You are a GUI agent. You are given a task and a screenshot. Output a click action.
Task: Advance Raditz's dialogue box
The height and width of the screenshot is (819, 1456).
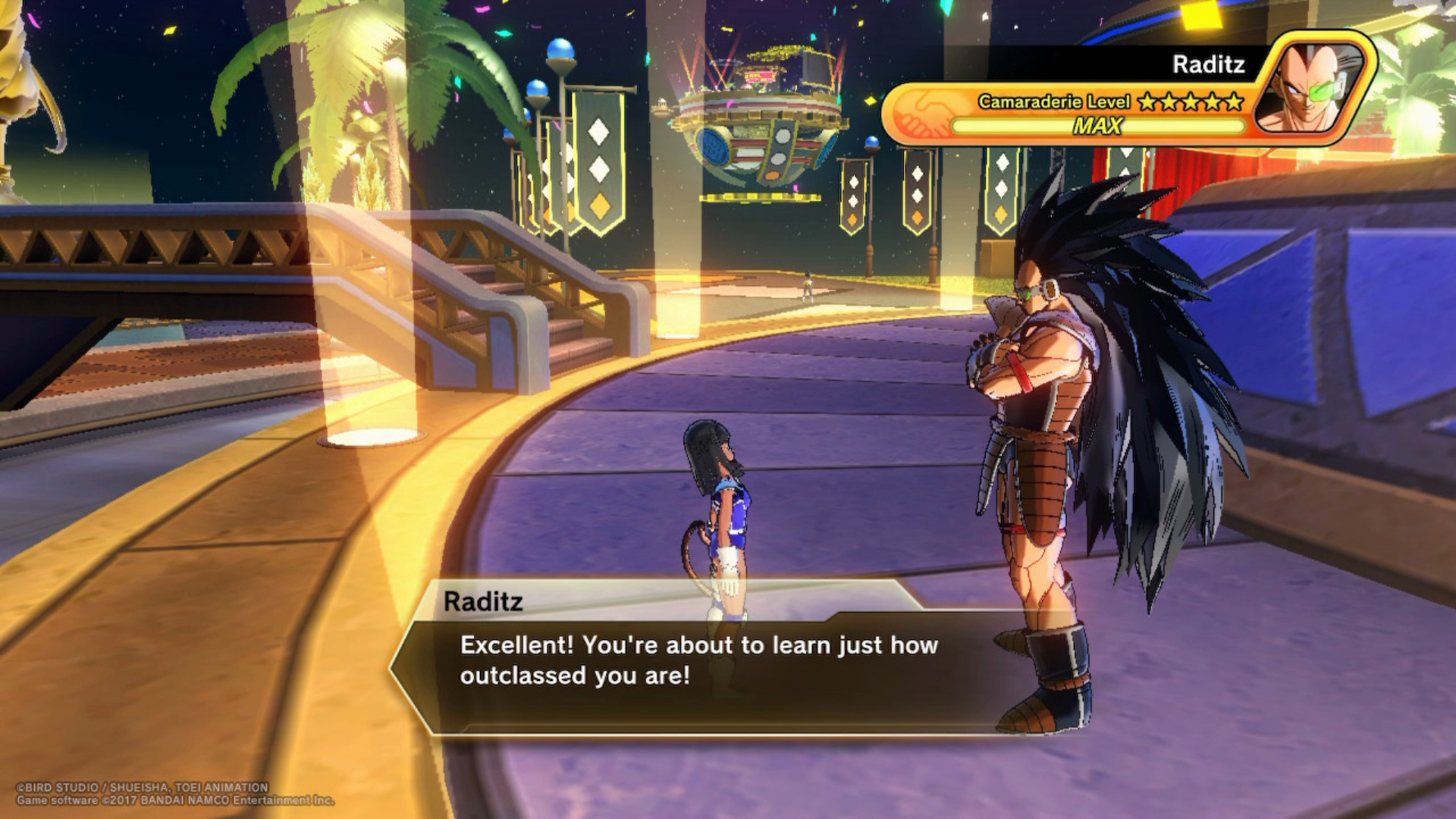[698, 661]
